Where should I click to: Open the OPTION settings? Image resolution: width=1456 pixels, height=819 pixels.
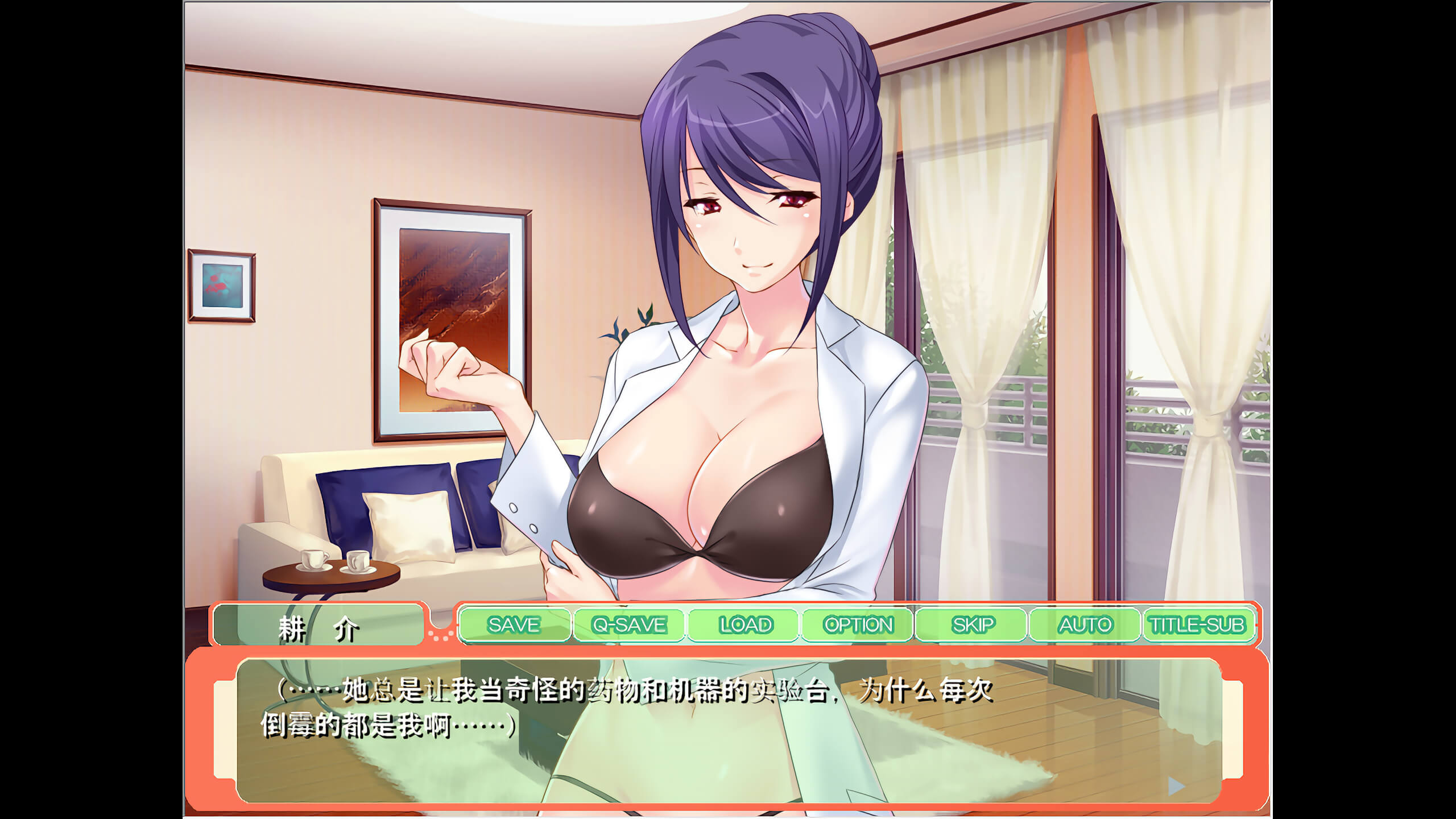[858, 625]
